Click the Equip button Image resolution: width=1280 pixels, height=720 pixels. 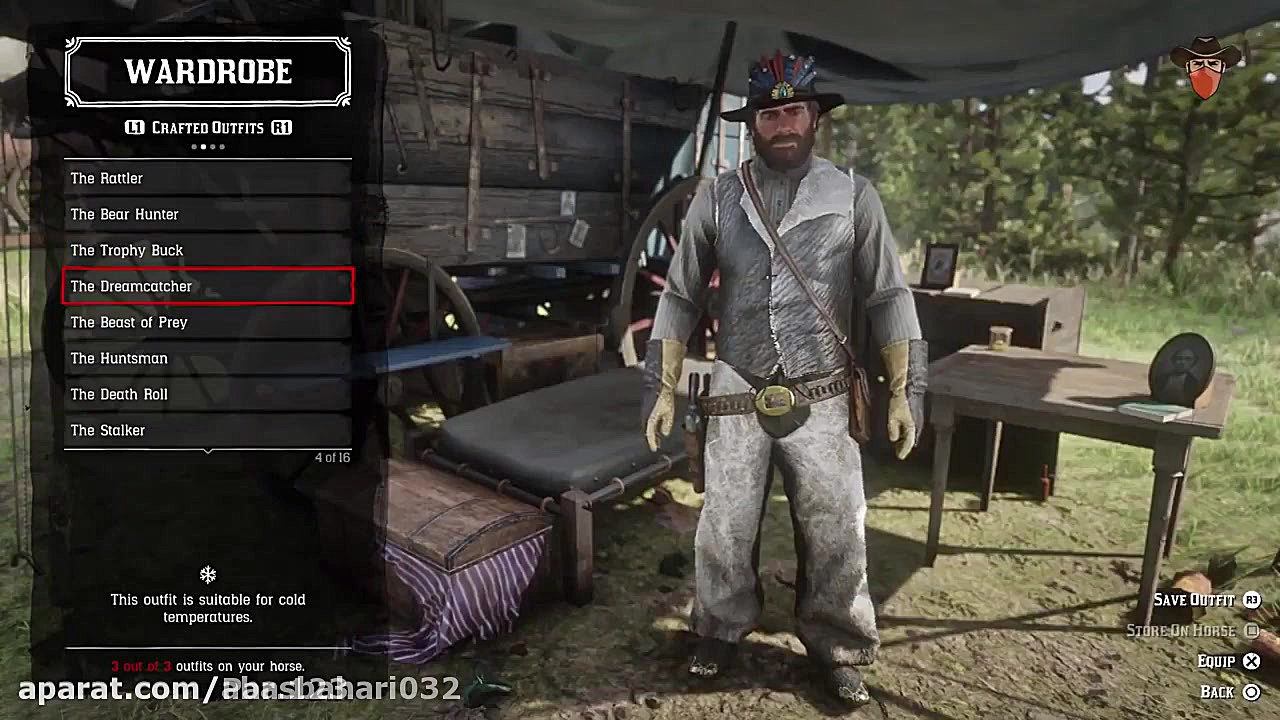pos(1216,661)
